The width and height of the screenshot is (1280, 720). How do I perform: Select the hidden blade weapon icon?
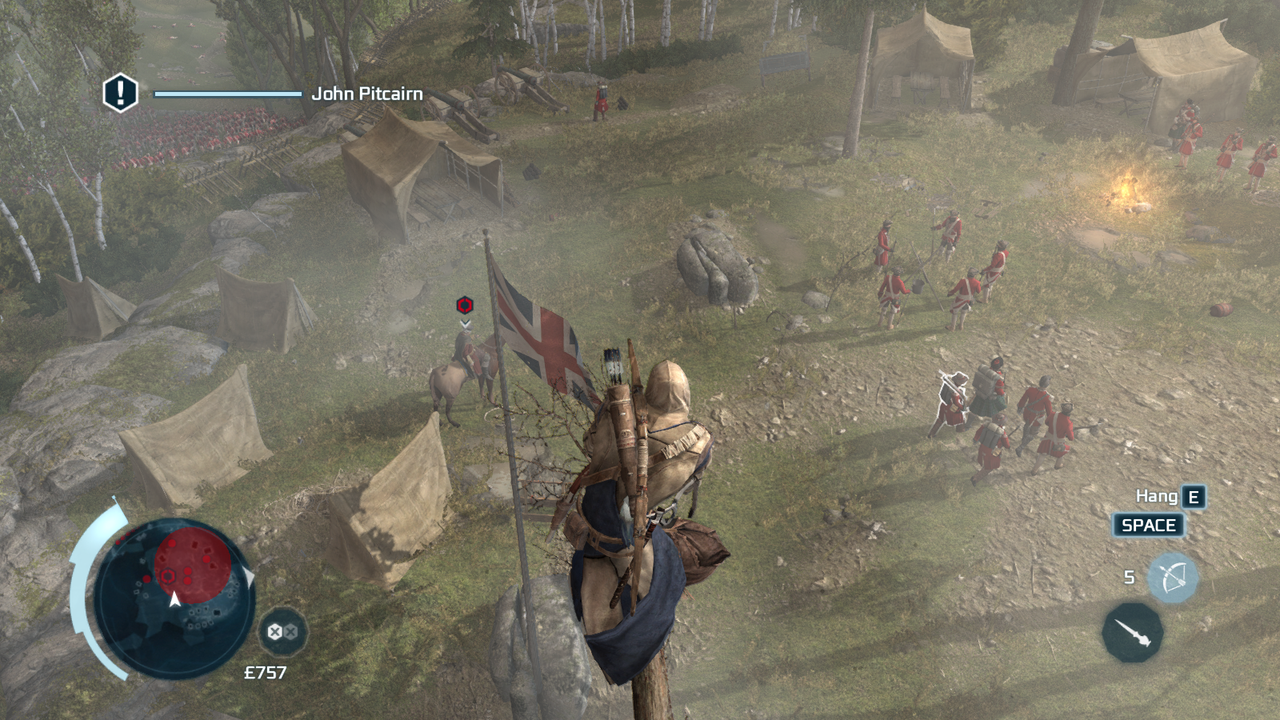[1133, 632]
